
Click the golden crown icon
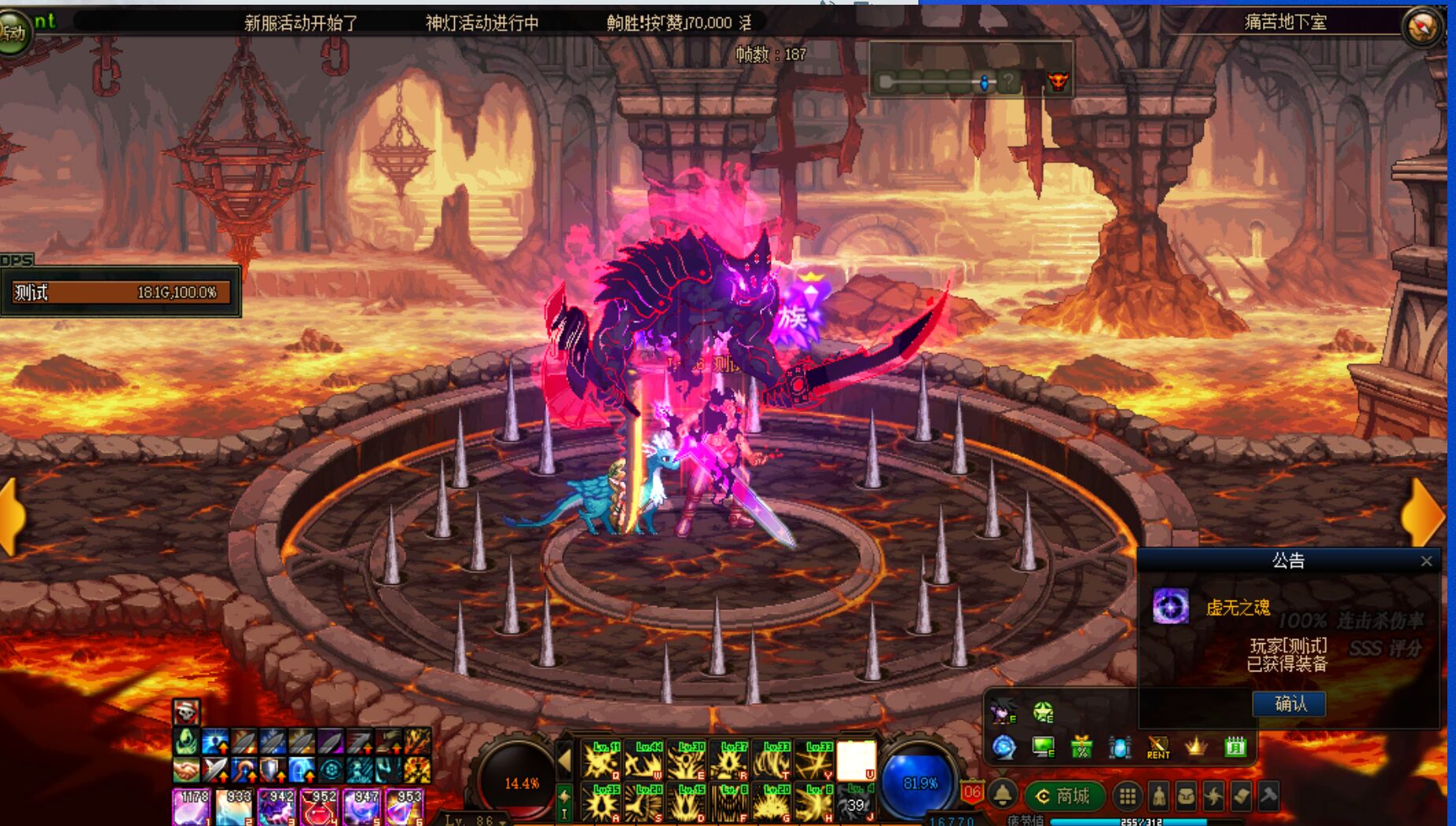(1197, 746)
